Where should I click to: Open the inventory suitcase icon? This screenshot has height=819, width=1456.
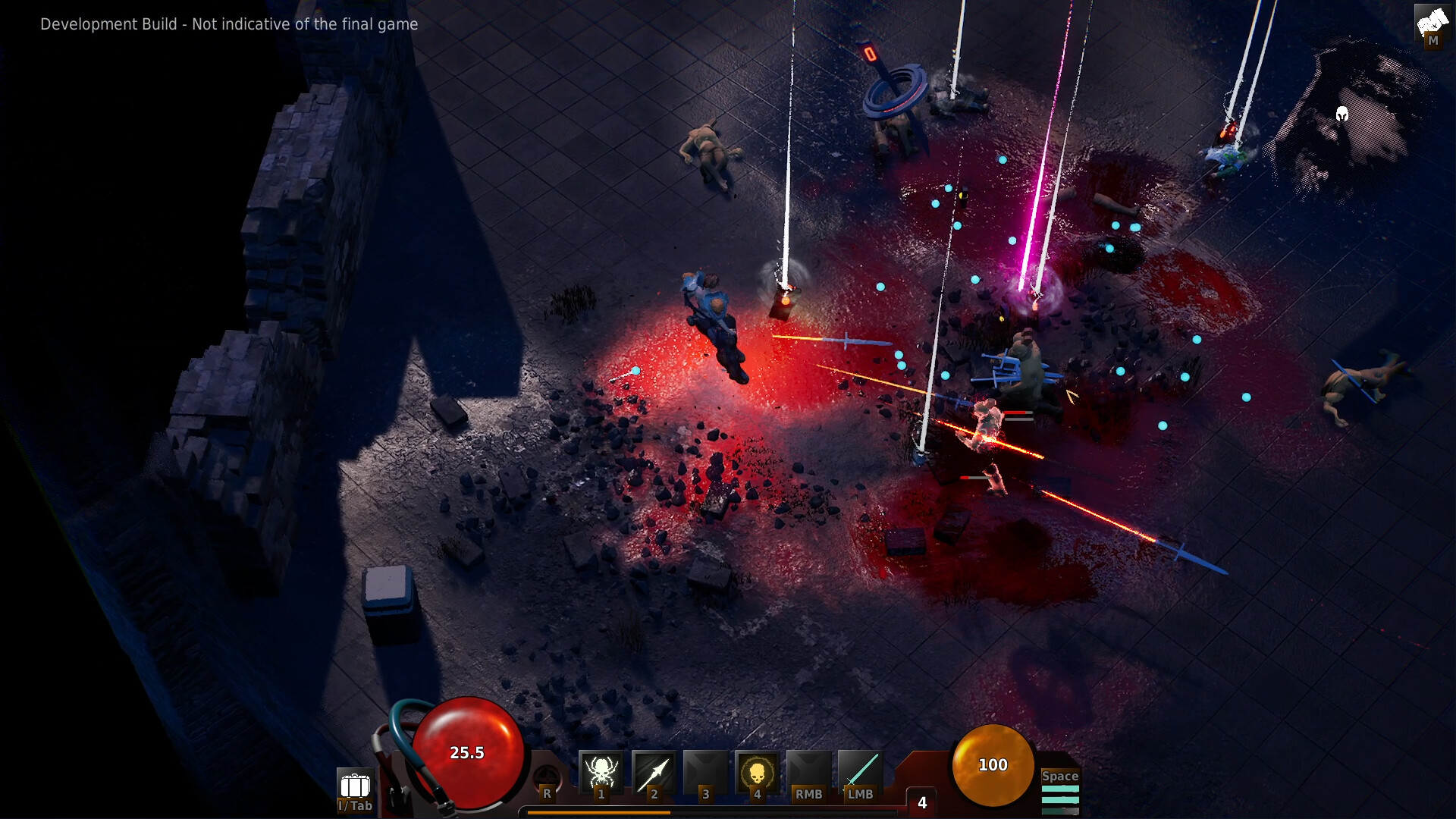(x=355, y=787)
